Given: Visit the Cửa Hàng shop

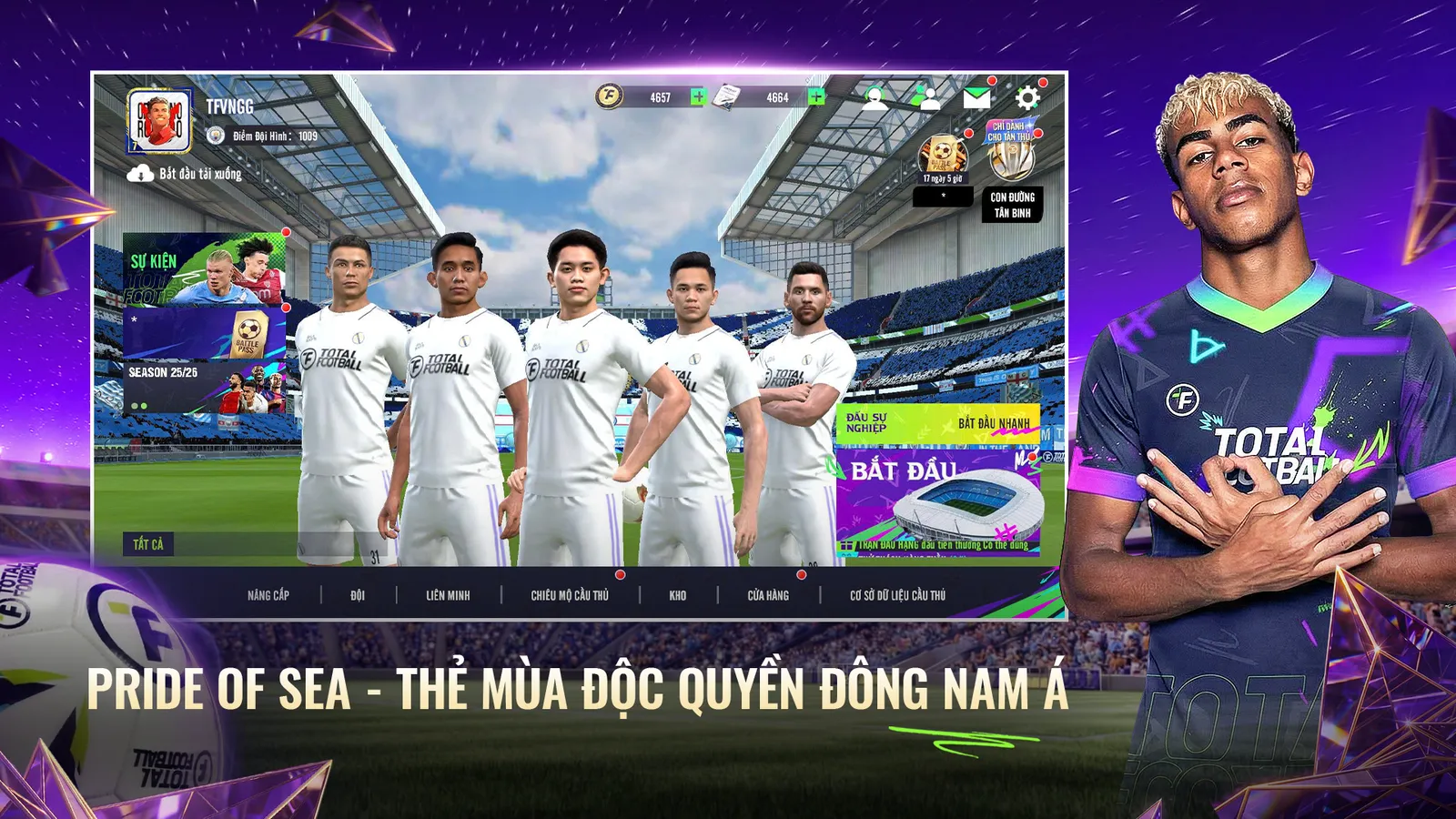Looking at the screenshot, I should click(768, 595).
